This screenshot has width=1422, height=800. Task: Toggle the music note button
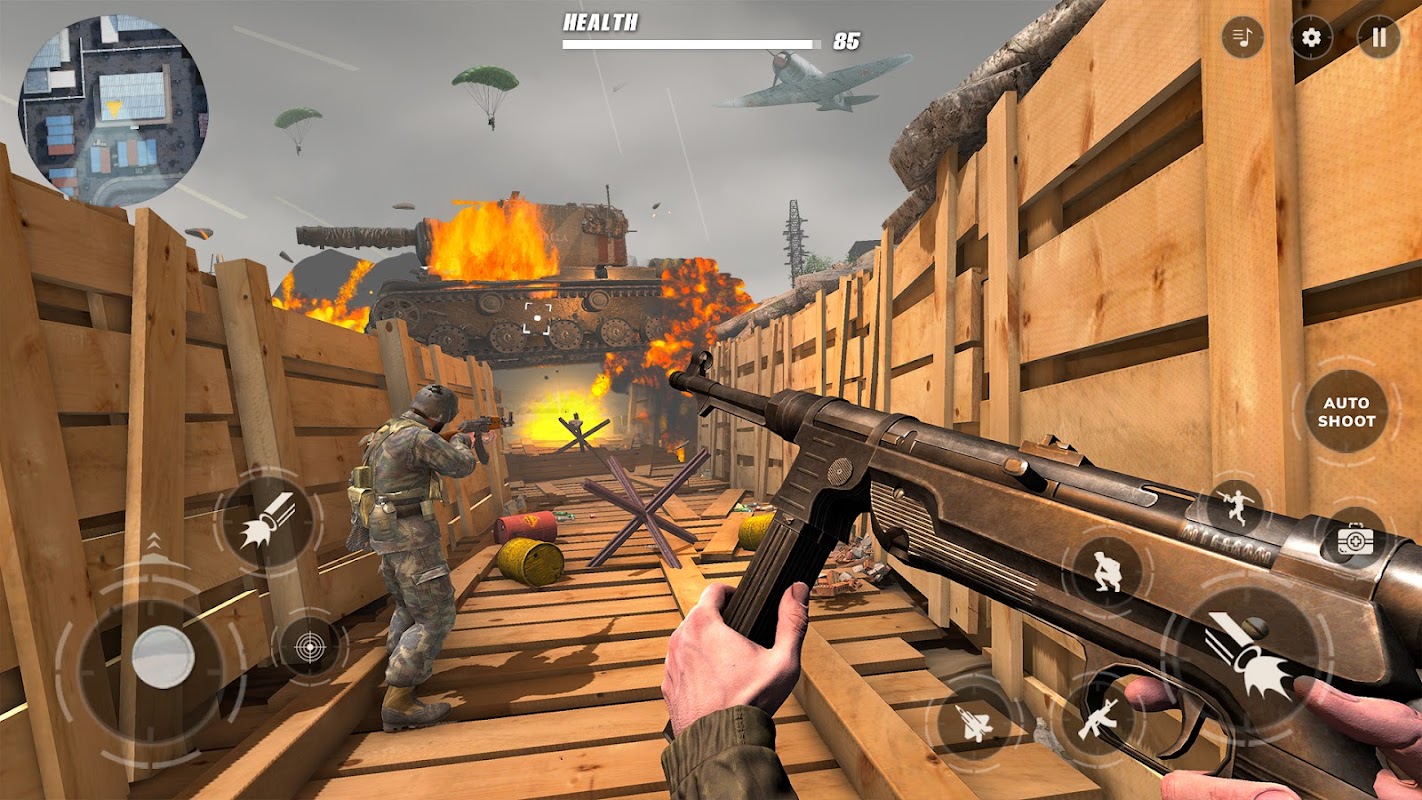[1243, 38]
